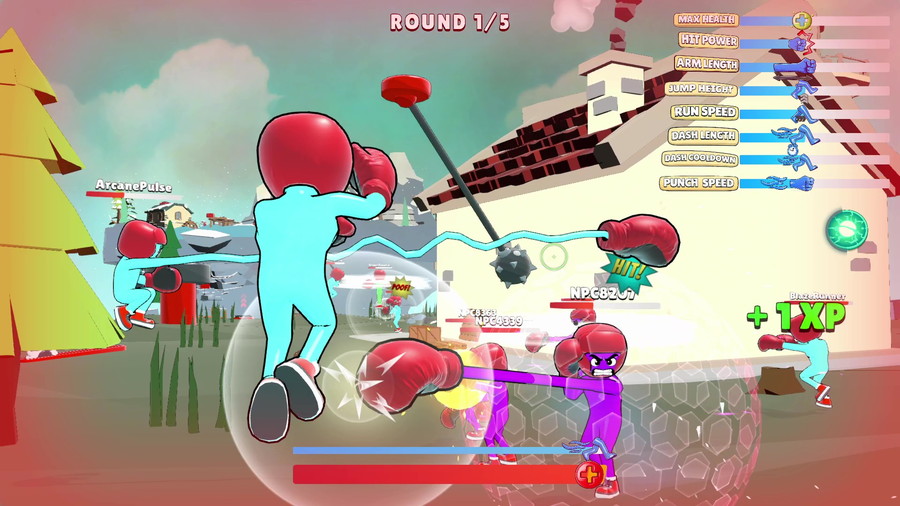
Task: Select the Max Health stat label
Action: pyautogui.click(x=706, y=19)
